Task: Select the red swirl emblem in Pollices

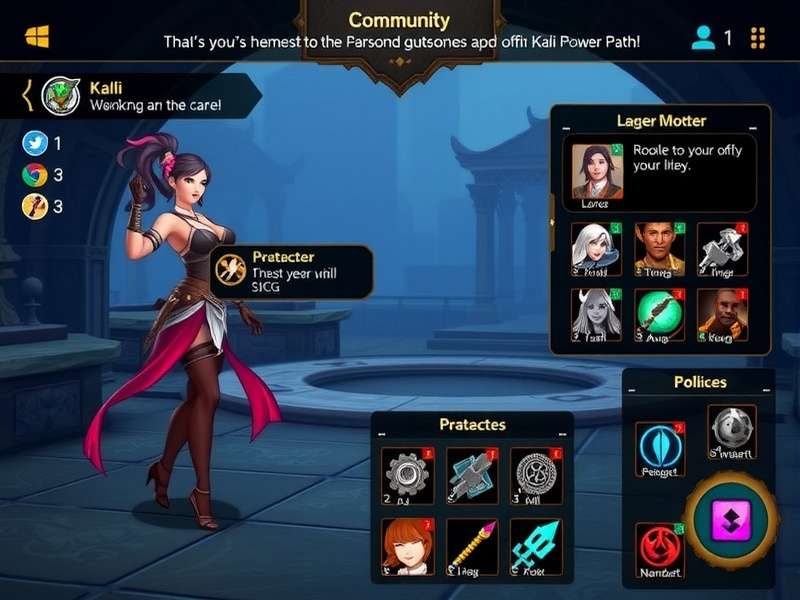Action: tap(660, 550)
